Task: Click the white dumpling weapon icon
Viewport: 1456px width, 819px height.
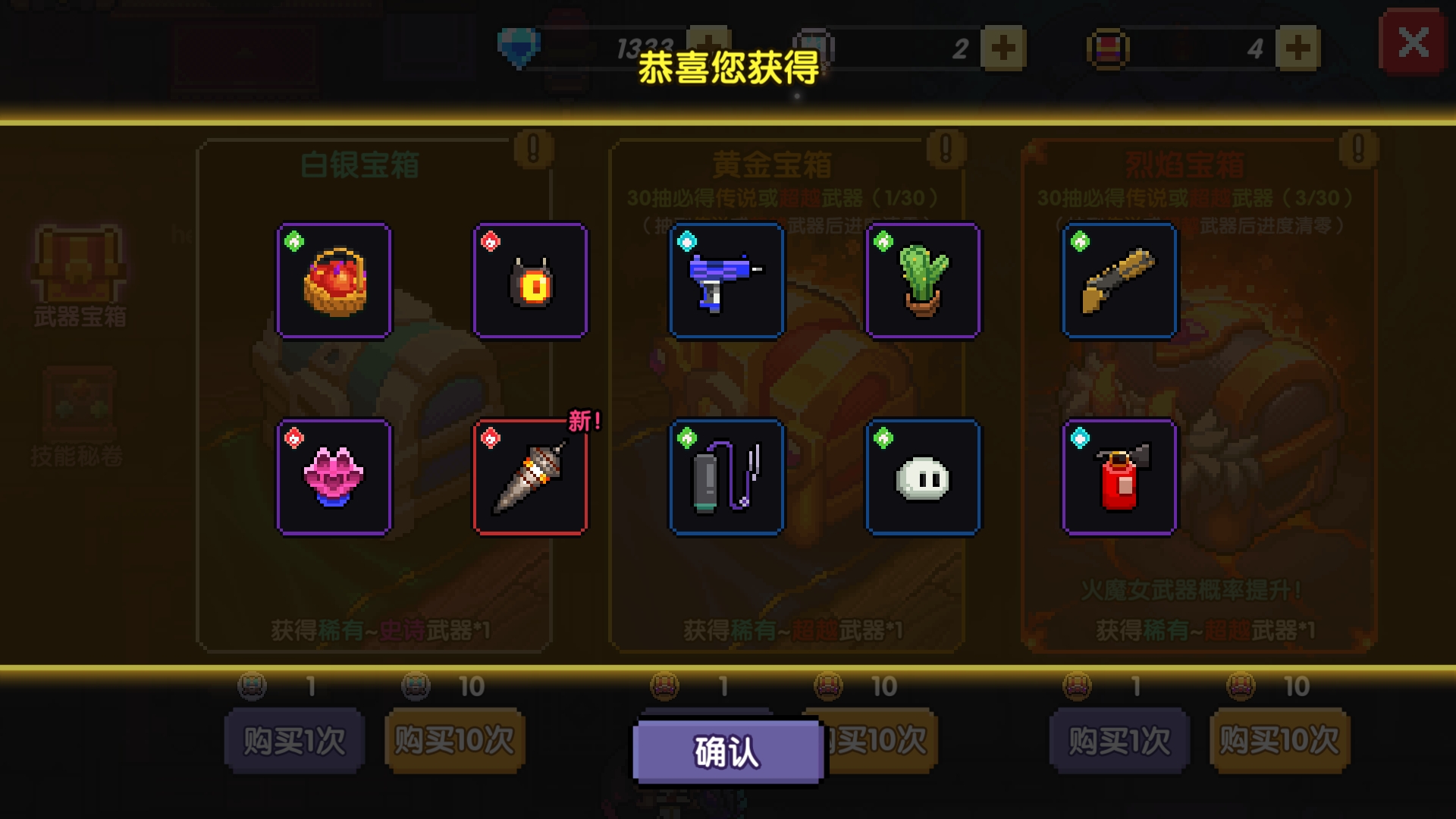Action: coord(923,476)
